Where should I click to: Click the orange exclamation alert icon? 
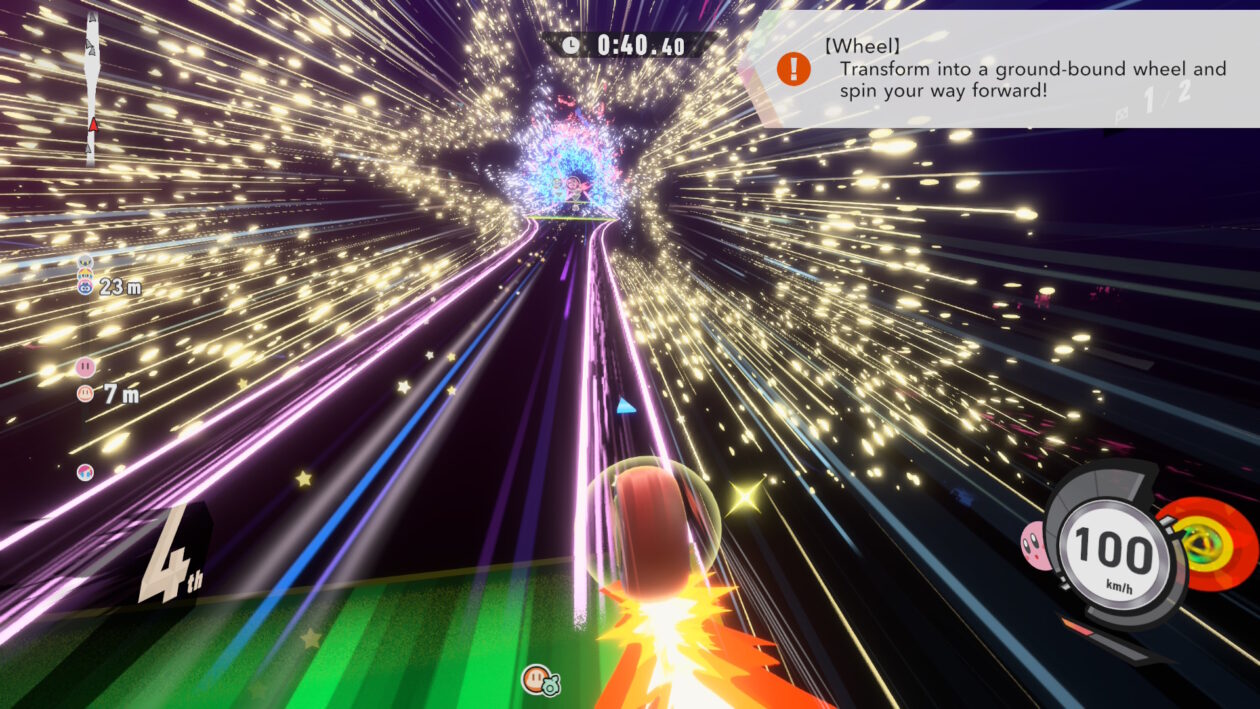click(794, 69)
